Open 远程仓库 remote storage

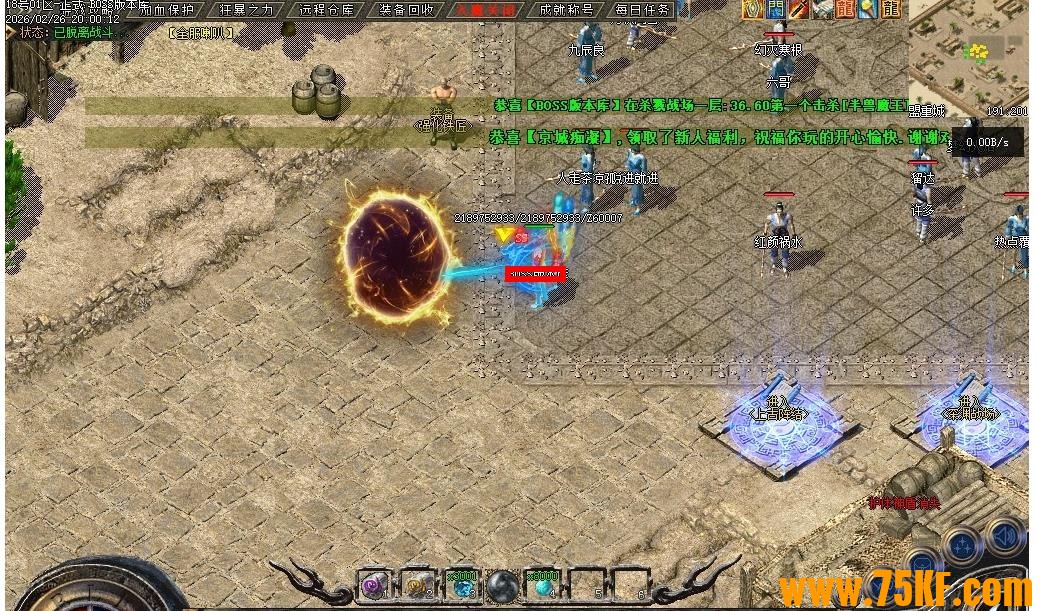326,10
